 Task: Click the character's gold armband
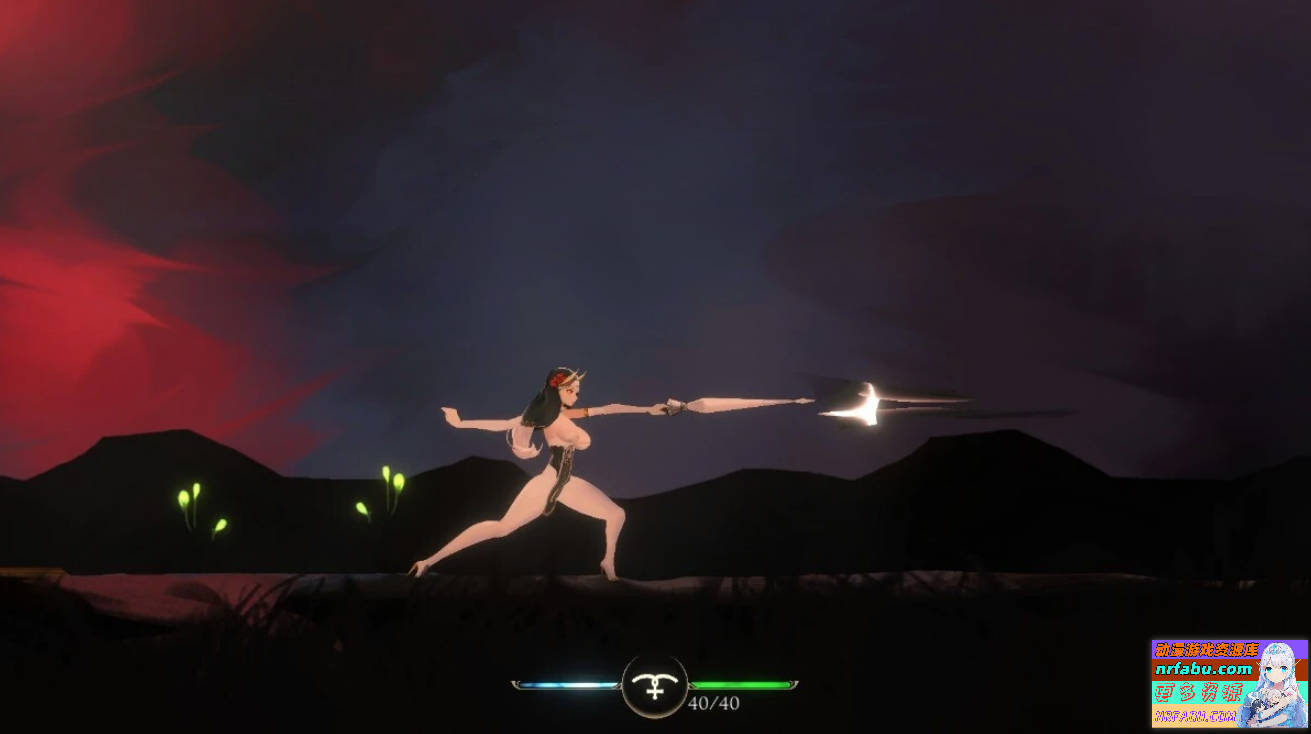[x=586, y=412]
